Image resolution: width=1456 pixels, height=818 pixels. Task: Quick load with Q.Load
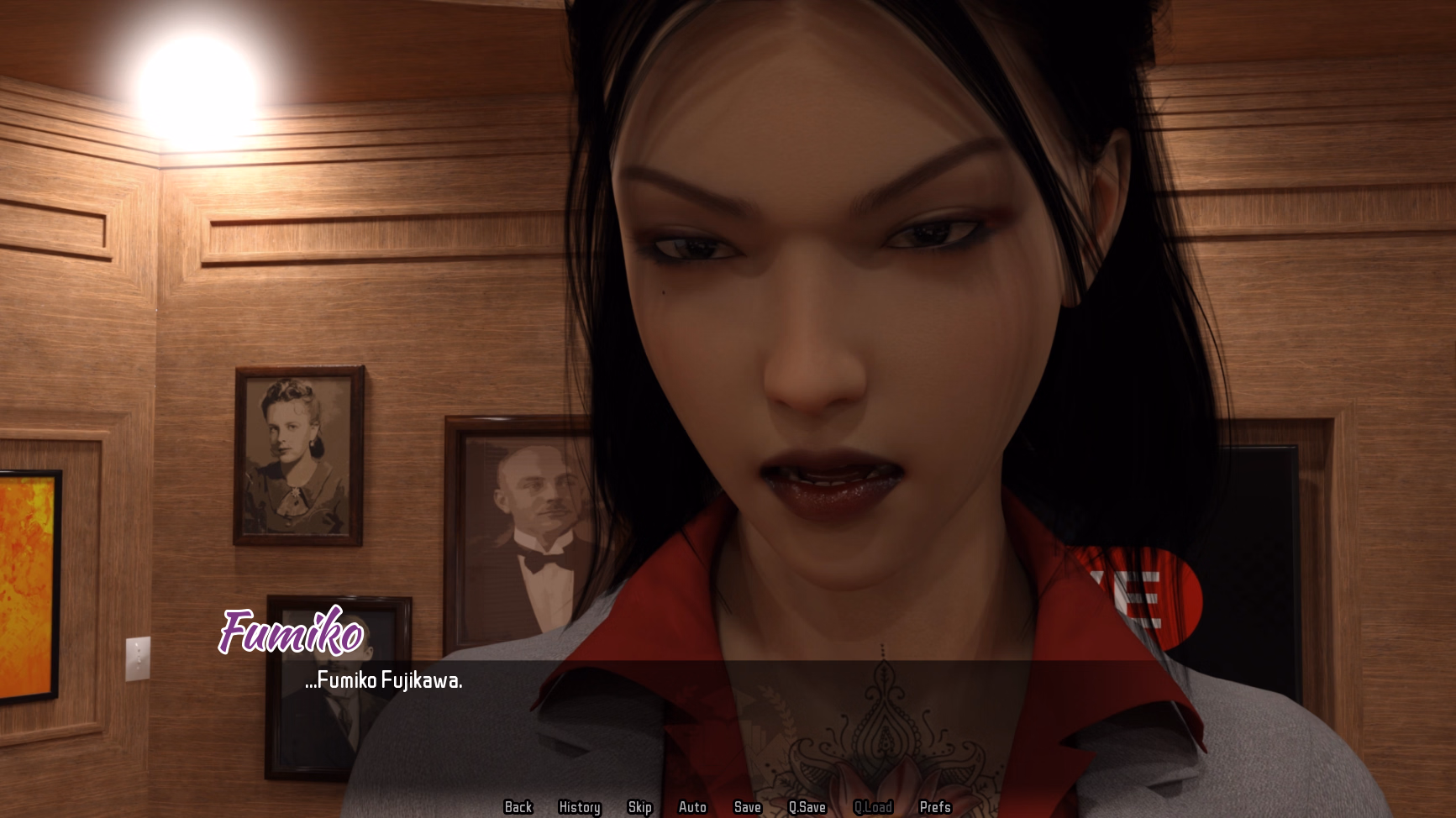(873, 807)
